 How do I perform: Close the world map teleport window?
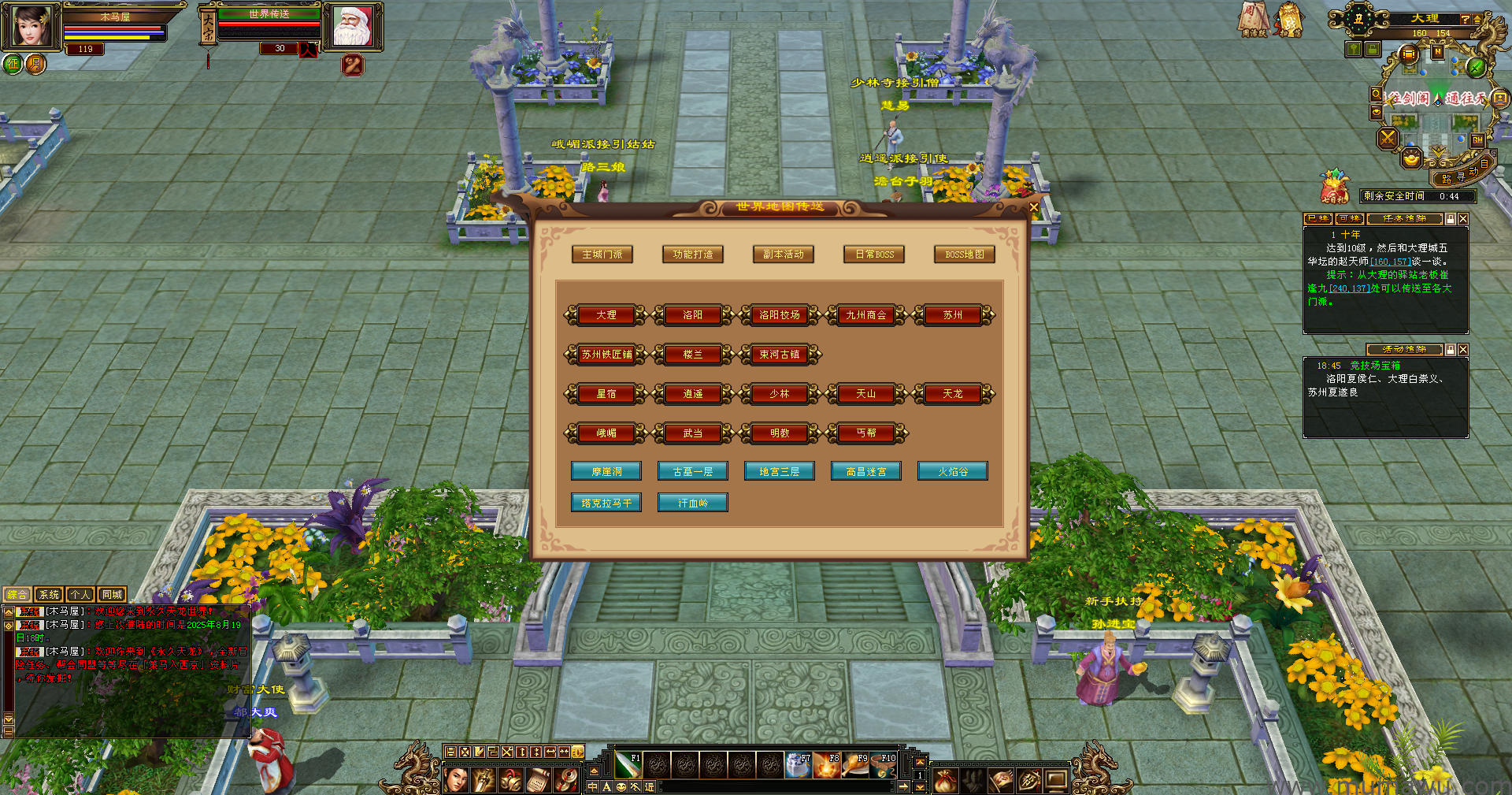pyautogui.click(x=1033, y=207)
